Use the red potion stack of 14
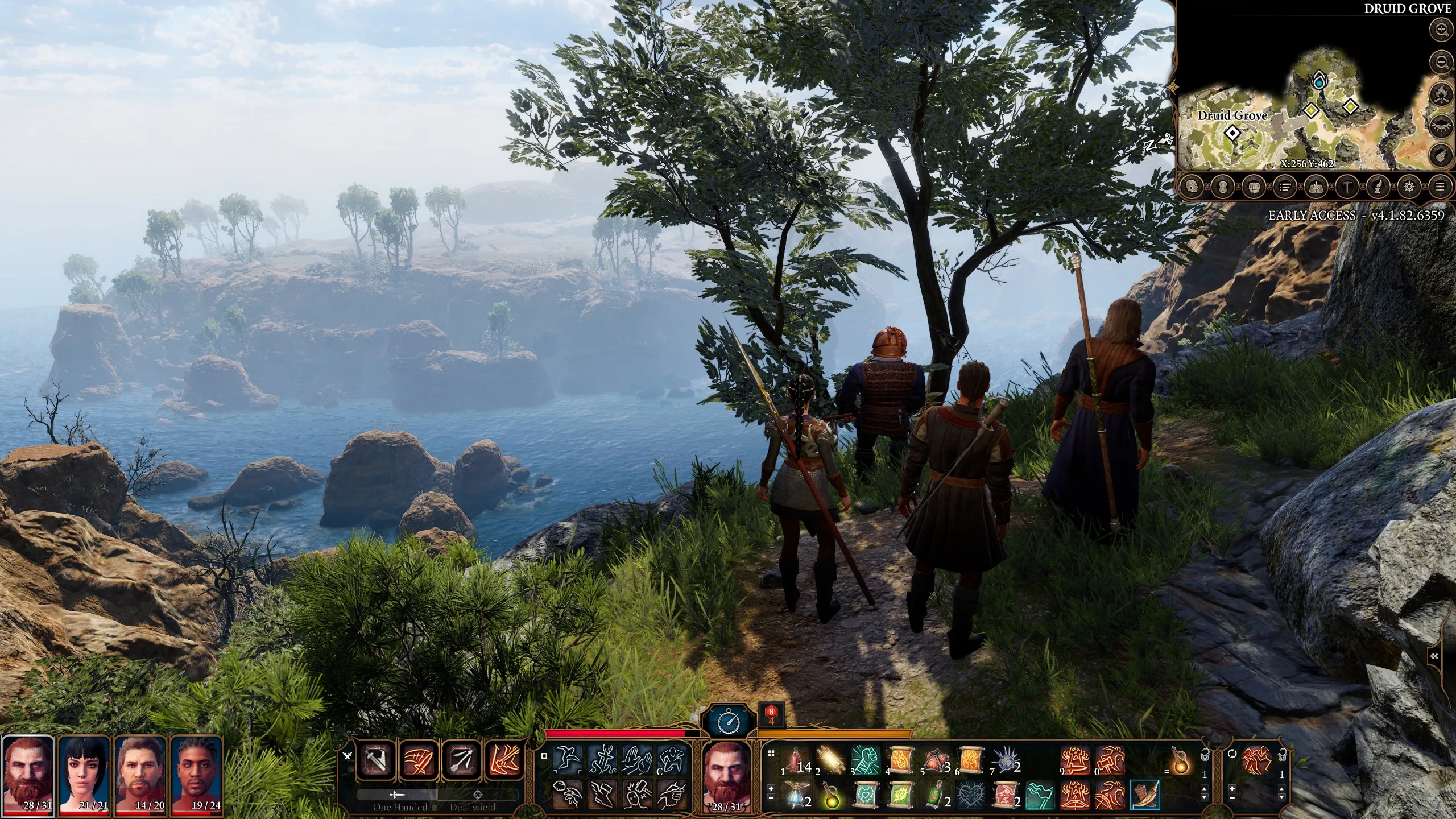This screenshot has height=819, width=1456. click(x=796, y=760)
